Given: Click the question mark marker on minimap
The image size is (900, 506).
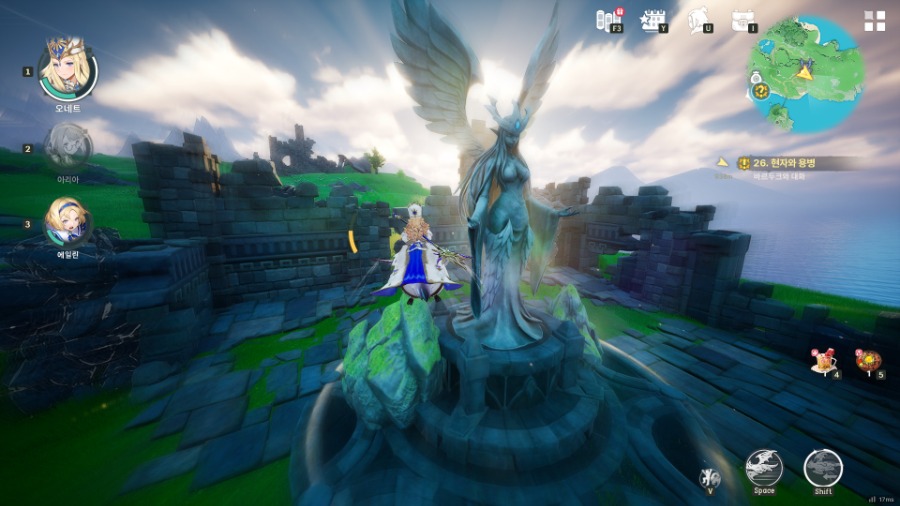Looking at the screenshot, I should [x=761, y=91].
